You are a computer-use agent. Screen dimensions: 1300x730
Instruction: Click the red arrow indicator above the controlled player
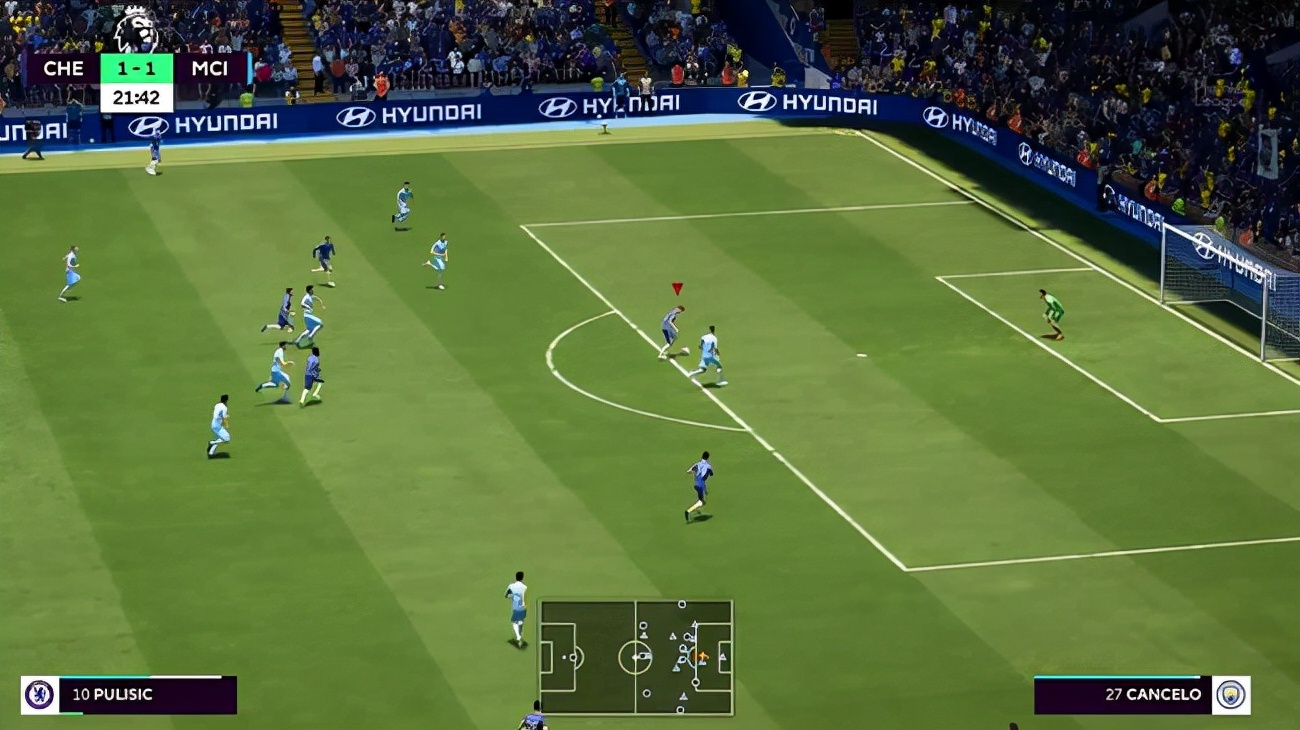[x=676, y=288]
